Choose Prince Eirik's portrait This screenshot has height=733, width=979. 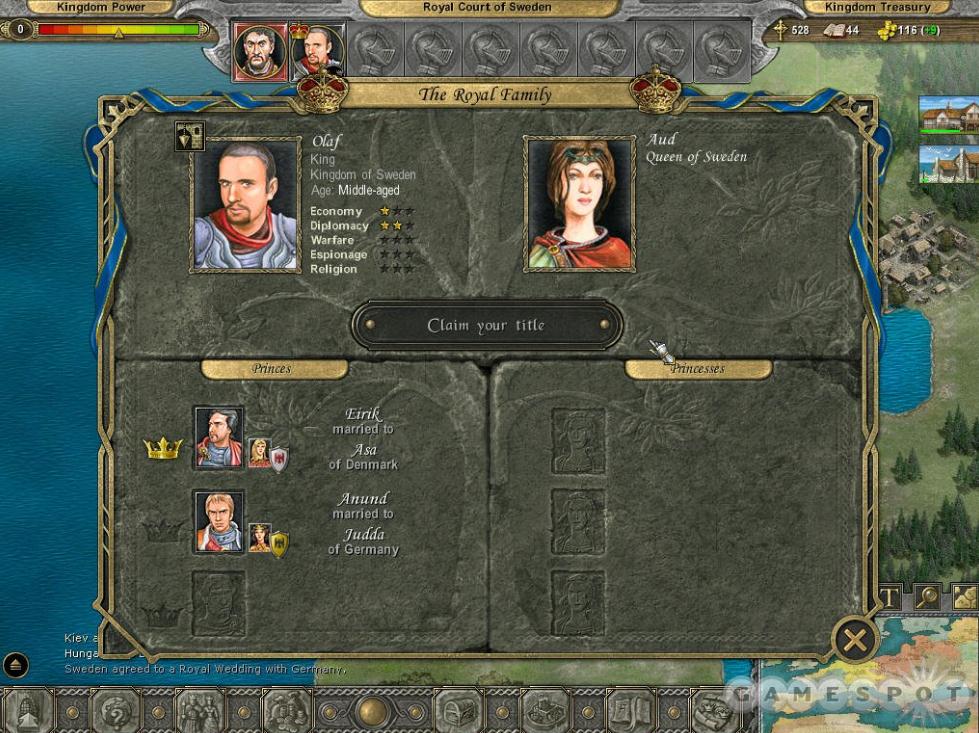click(218, 438)
